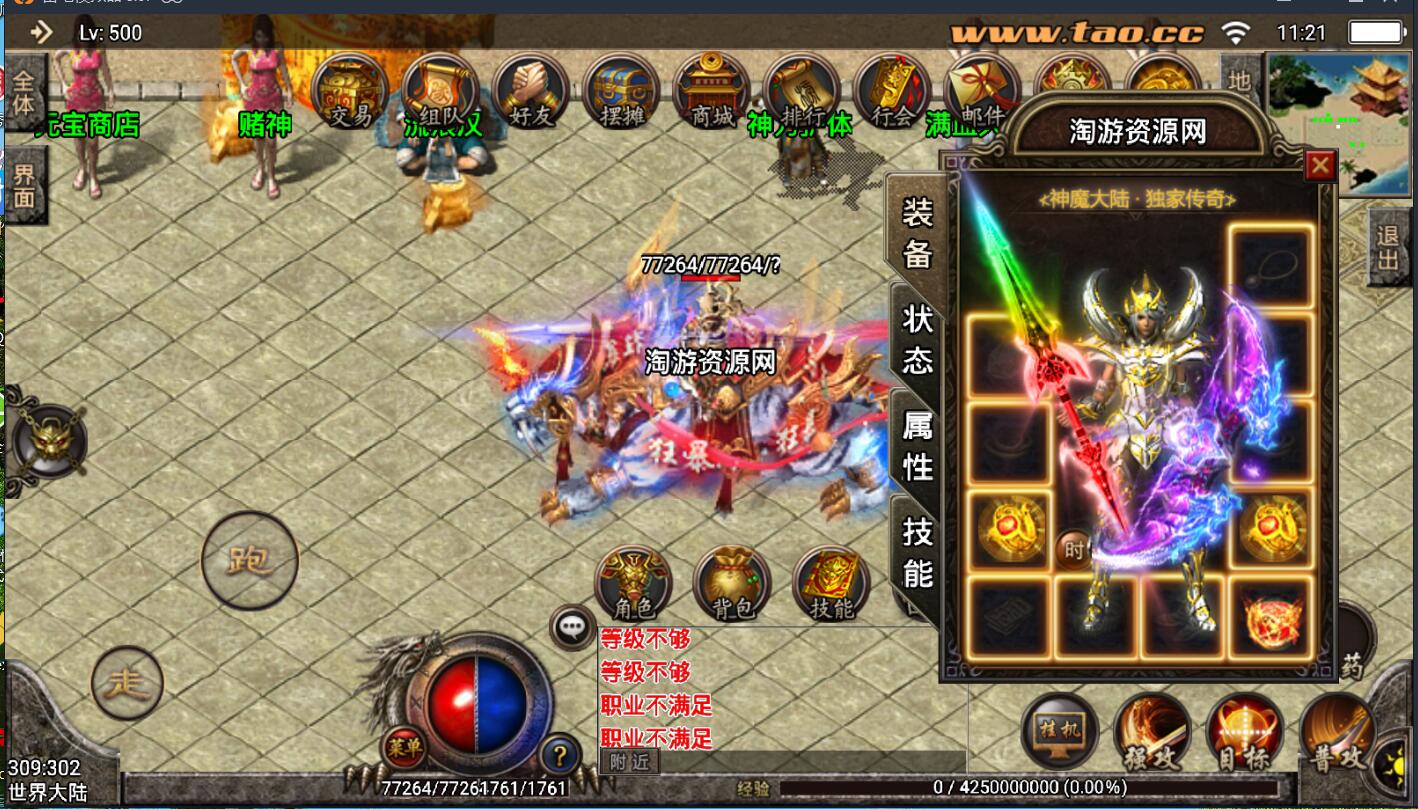Activate 挂机 auto-play button
The image size is (1418, 809).
[x=1060, y=730]
